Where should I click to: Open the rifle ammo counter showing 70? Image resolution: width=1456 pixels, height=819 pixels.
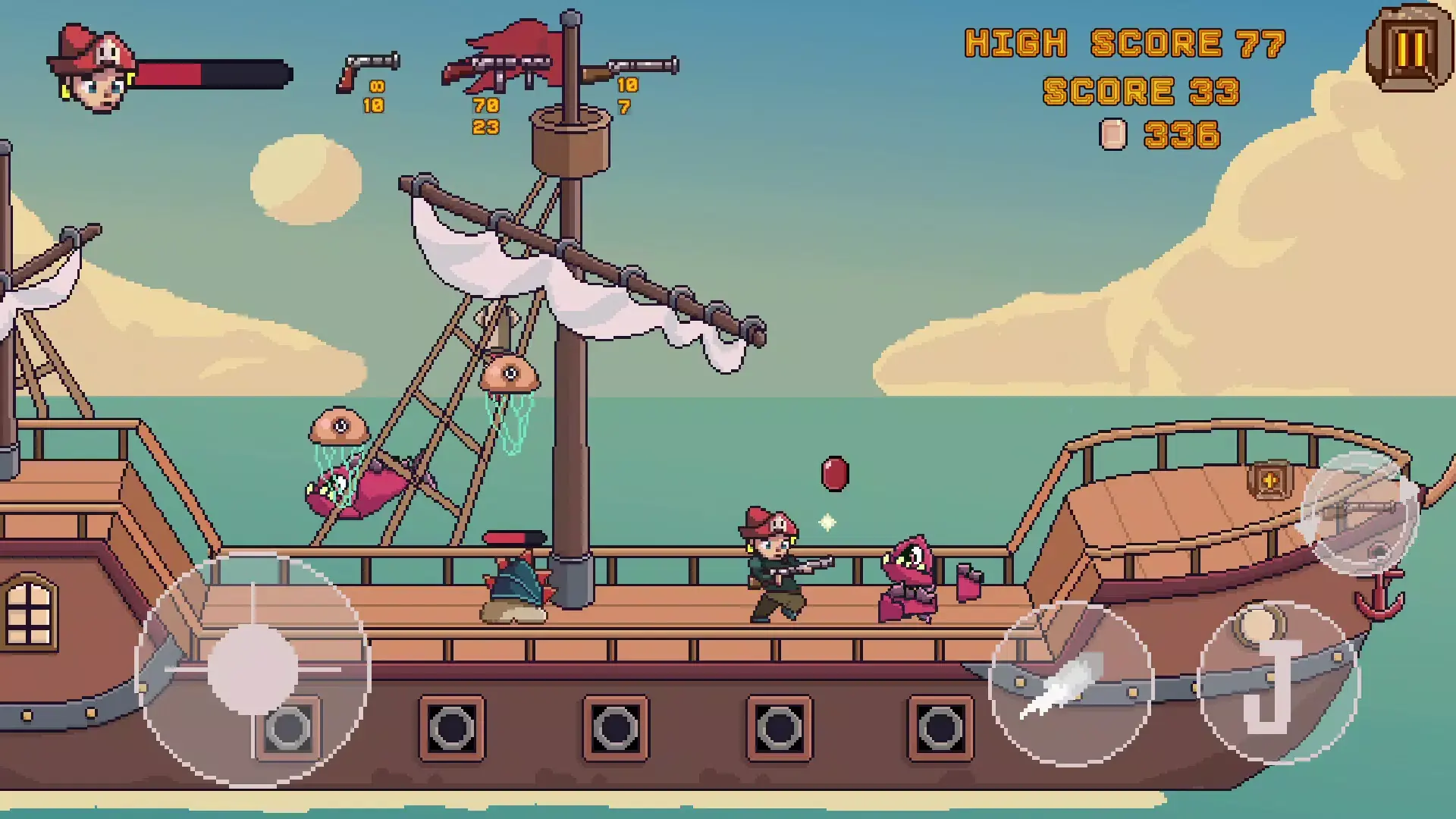485,104
